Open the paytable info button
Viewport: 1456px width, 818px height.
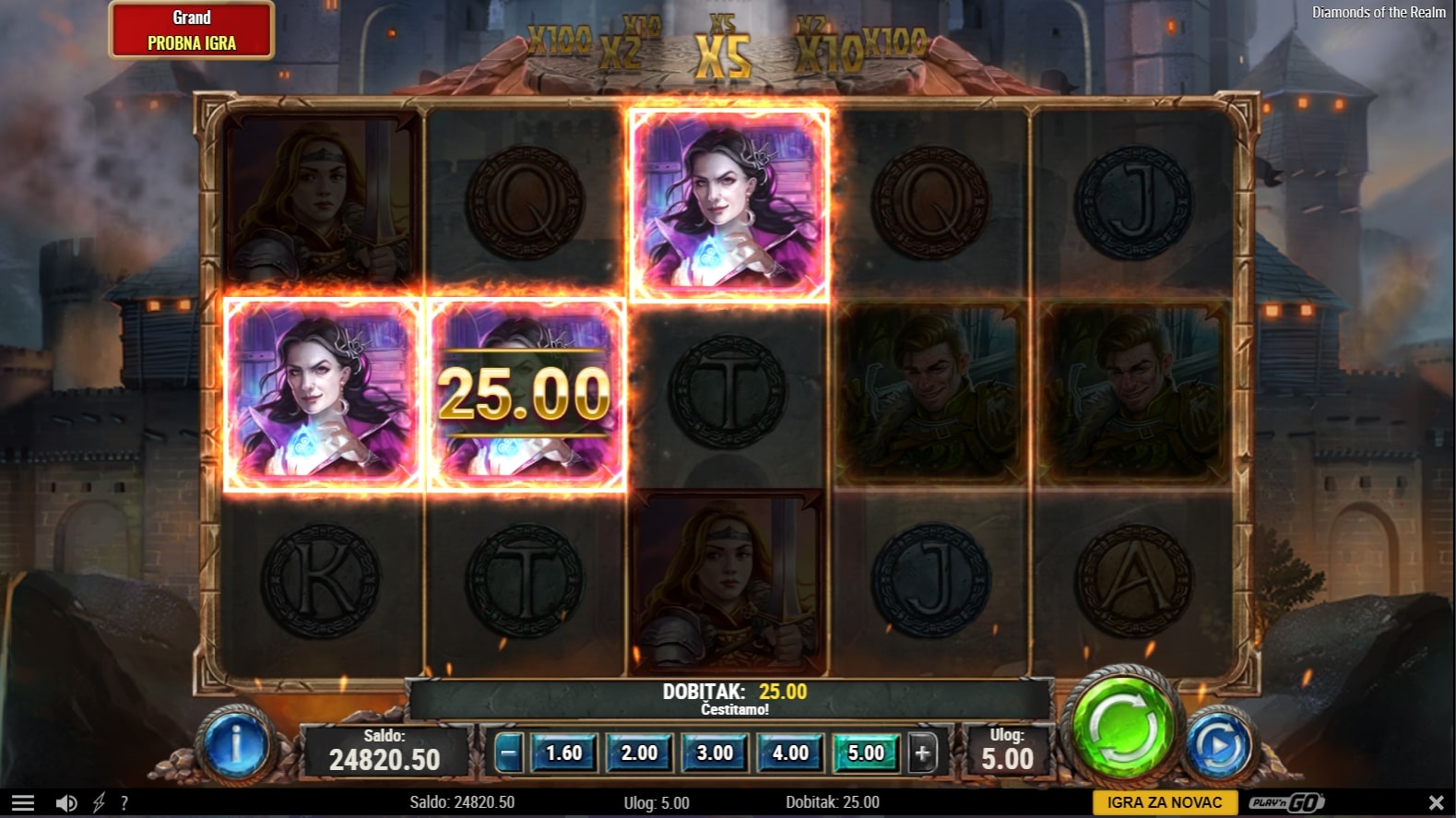(236, 745)
